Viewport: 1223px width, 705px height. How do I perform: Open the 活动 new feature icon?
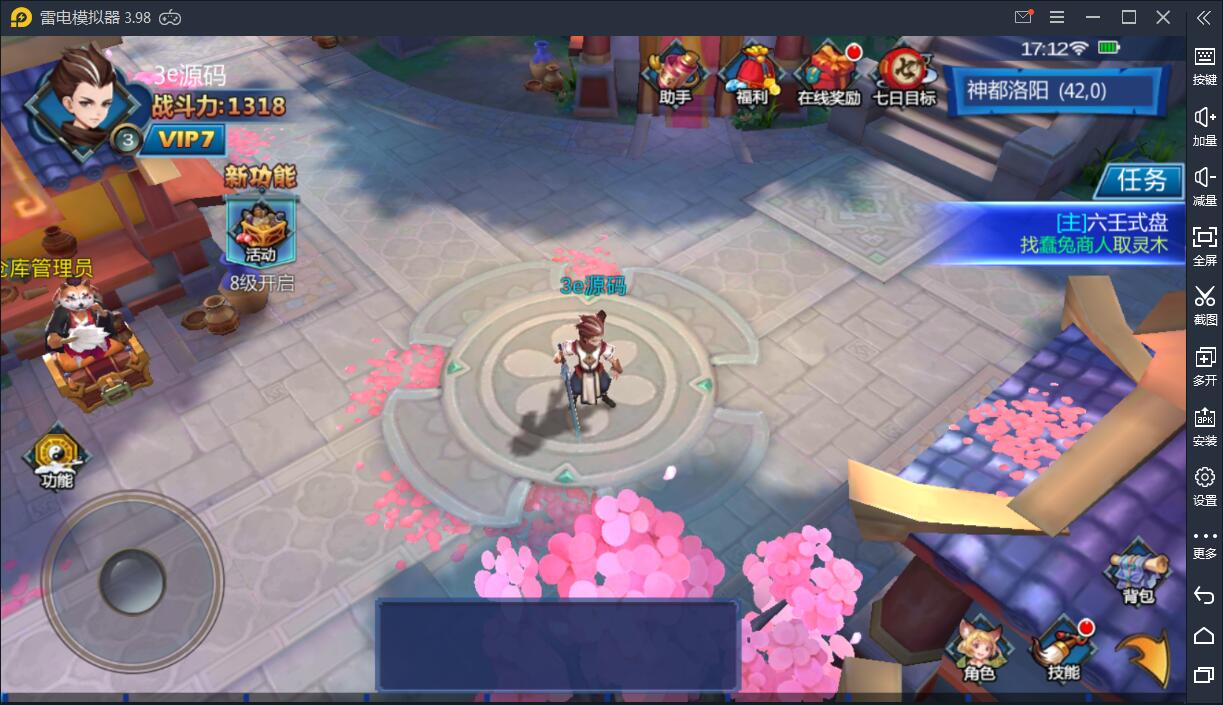coord(260,232)
